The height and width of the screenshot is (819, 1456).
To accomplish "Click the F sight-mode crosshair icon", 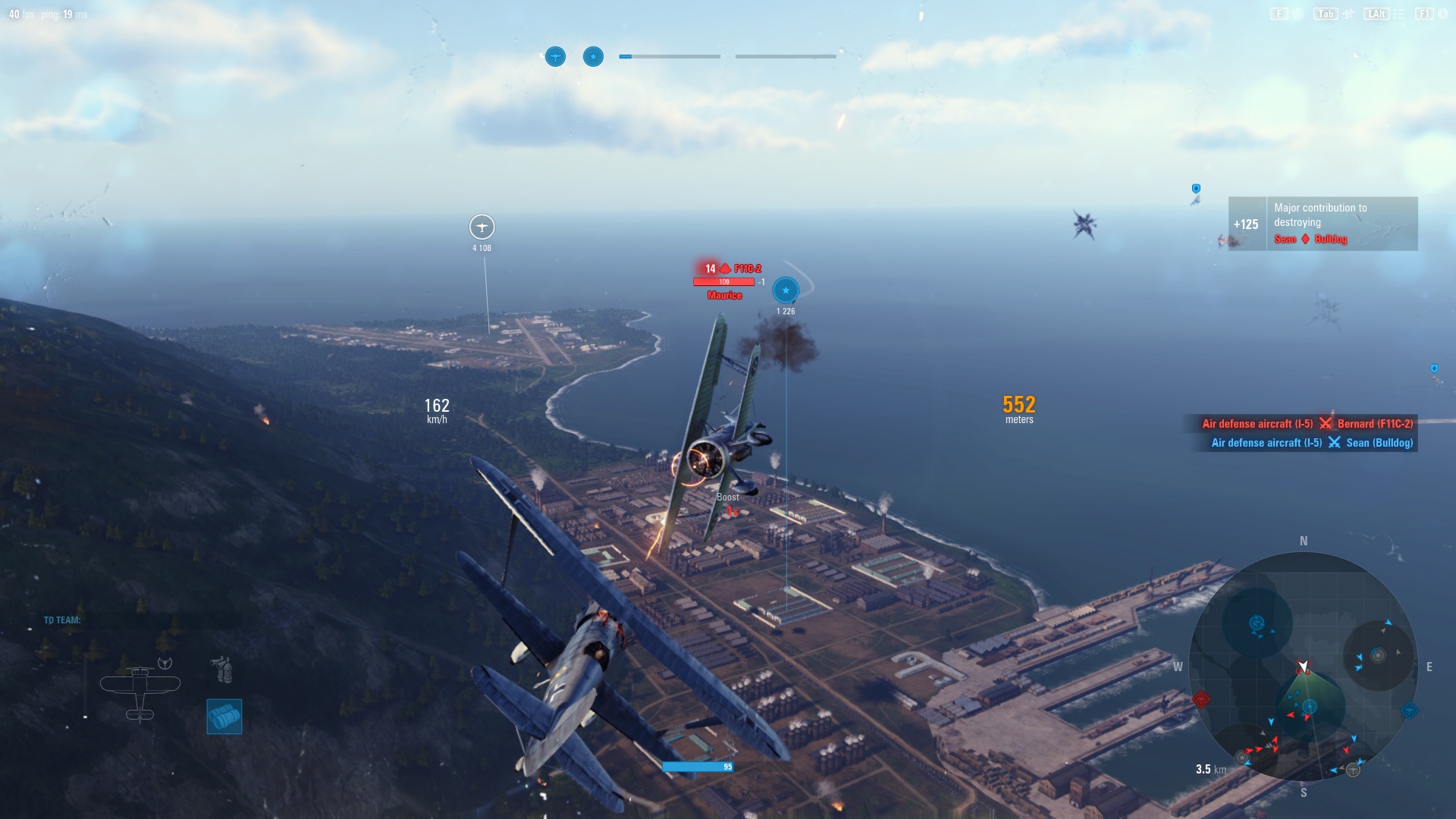I will coord(1298,13).
